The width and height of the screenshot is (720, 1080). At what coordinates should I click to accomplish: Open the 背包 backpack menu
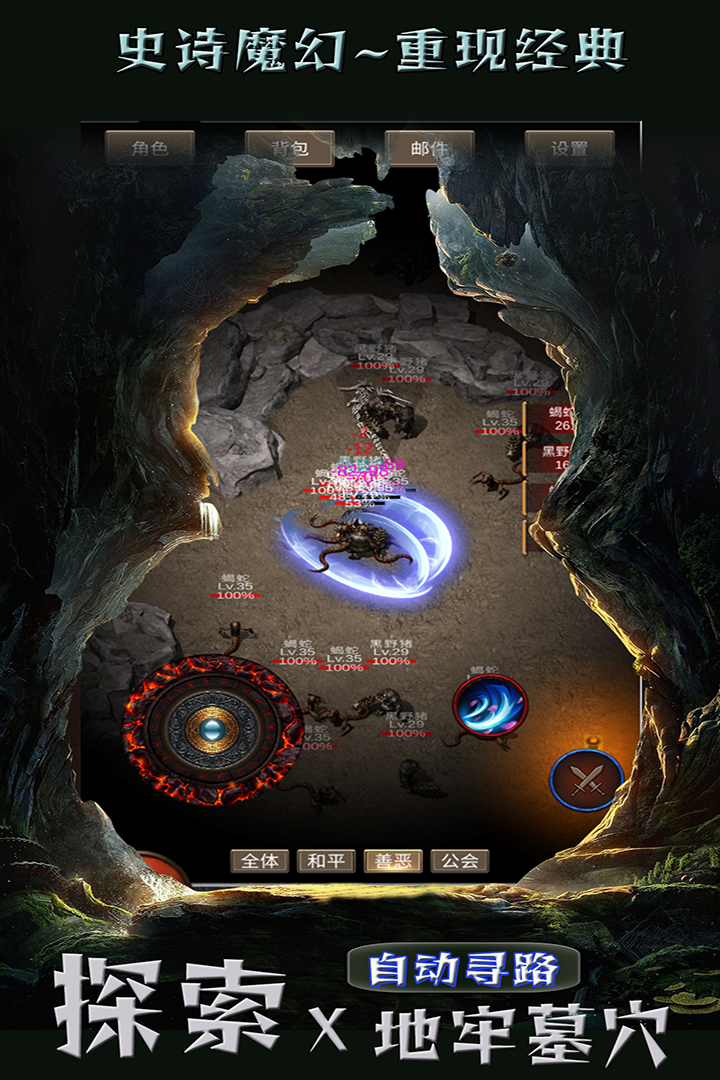tap(289, 149)
